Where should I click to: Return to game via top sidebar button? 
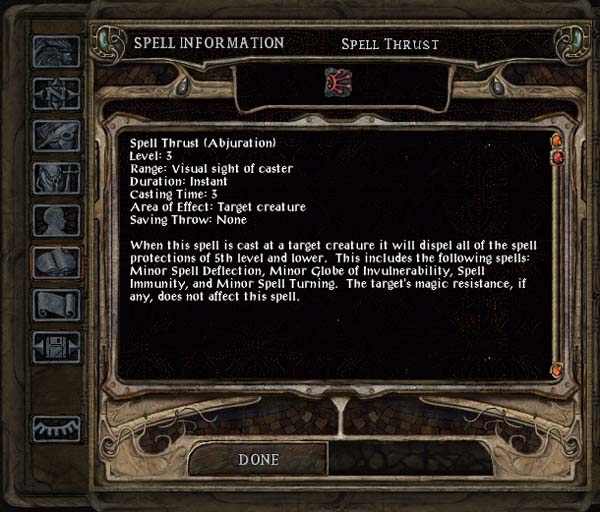click(x=56, y=51)
